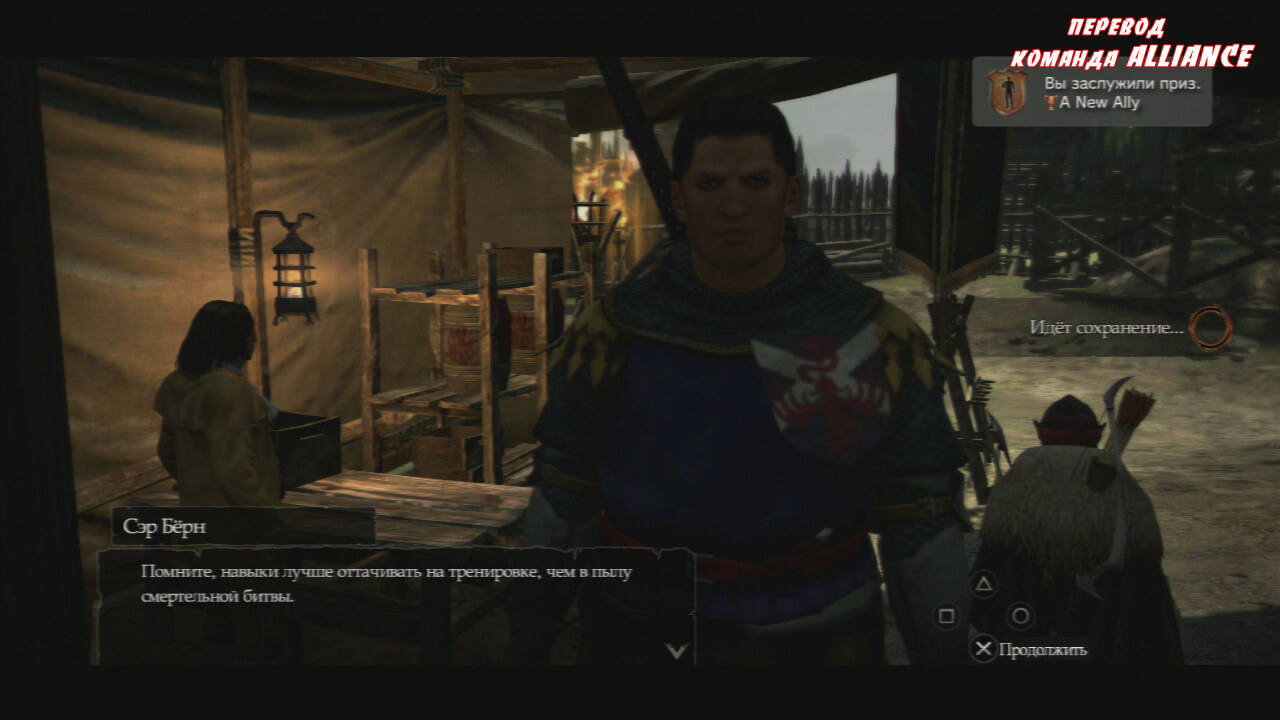This screenshot has height=720, width=1280.
Task: Open the "A New Ally" trophy notification
Action: (1092, 92)
